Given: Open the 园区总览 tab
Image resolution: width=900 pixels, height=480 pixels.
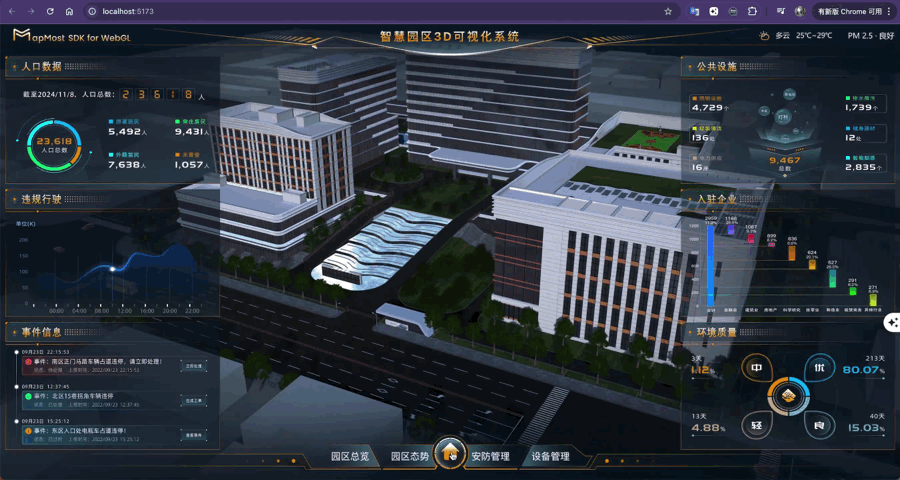Looking at the screenshot, I should 350,456.
